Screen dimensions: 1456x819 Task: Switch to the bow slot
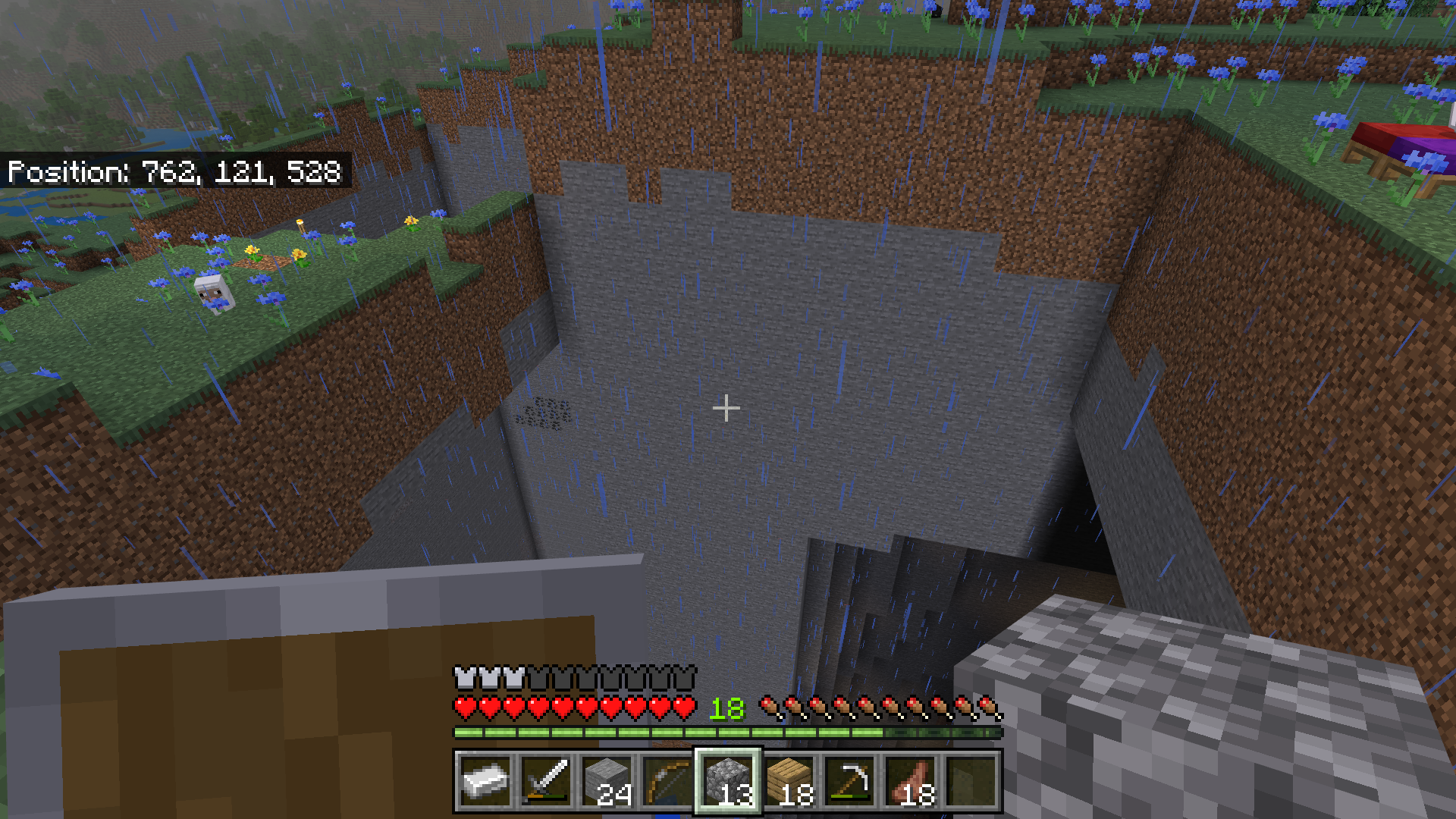667,781
